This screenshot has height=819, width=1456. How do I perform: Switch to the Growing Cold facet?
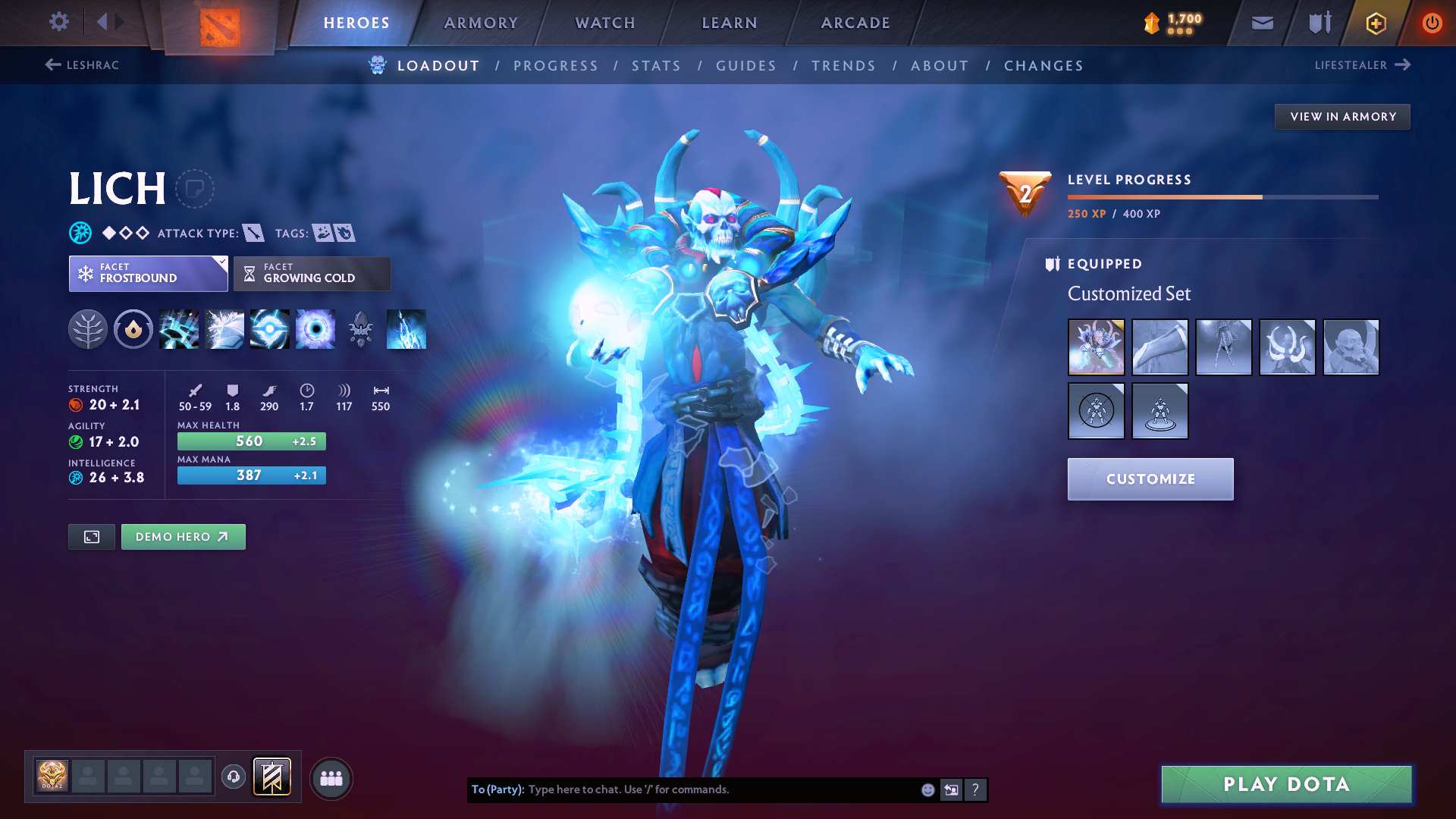click(x=312, y=273)
